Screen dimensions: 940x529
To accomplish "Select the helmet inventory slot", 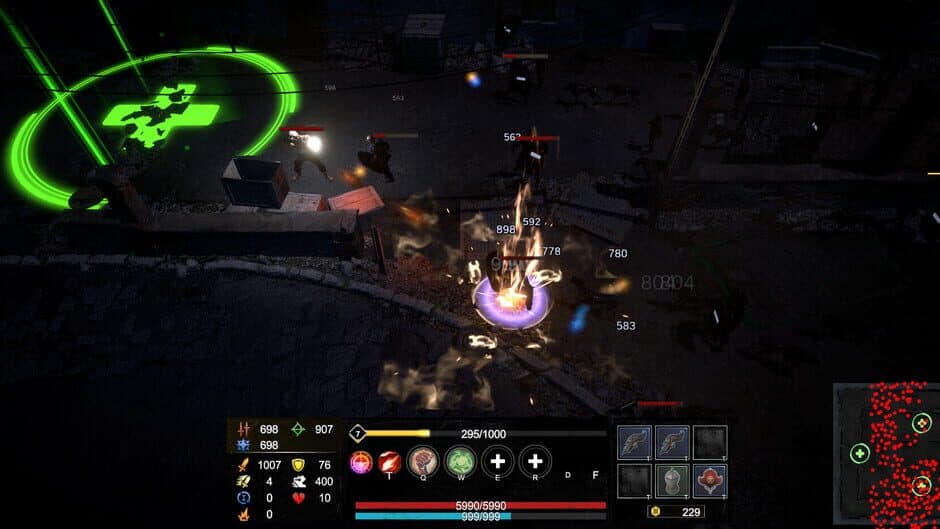I will tap(671, 481).
